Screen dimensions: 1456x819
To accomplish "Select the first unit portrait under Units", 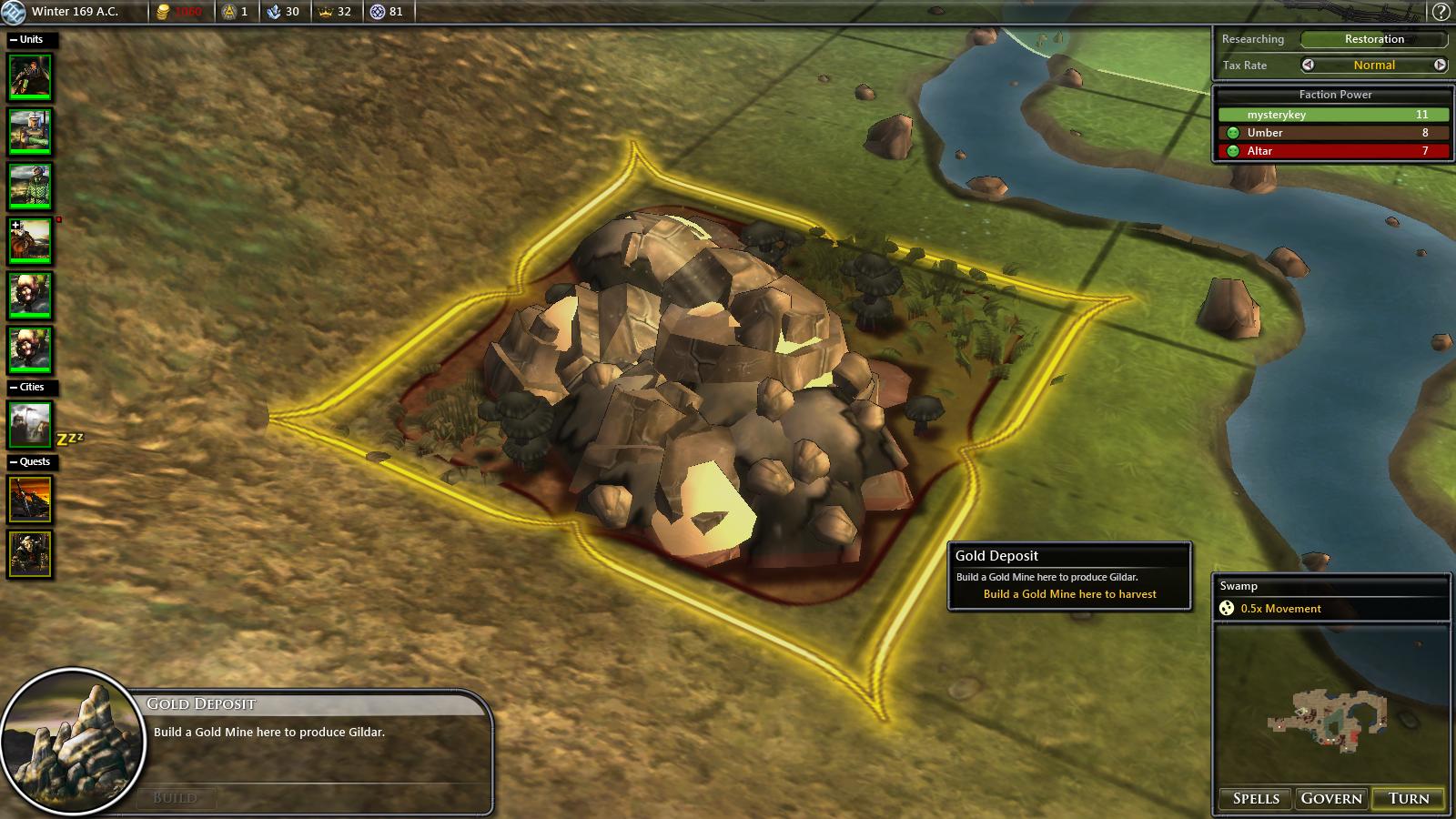I will click(30, 77).
